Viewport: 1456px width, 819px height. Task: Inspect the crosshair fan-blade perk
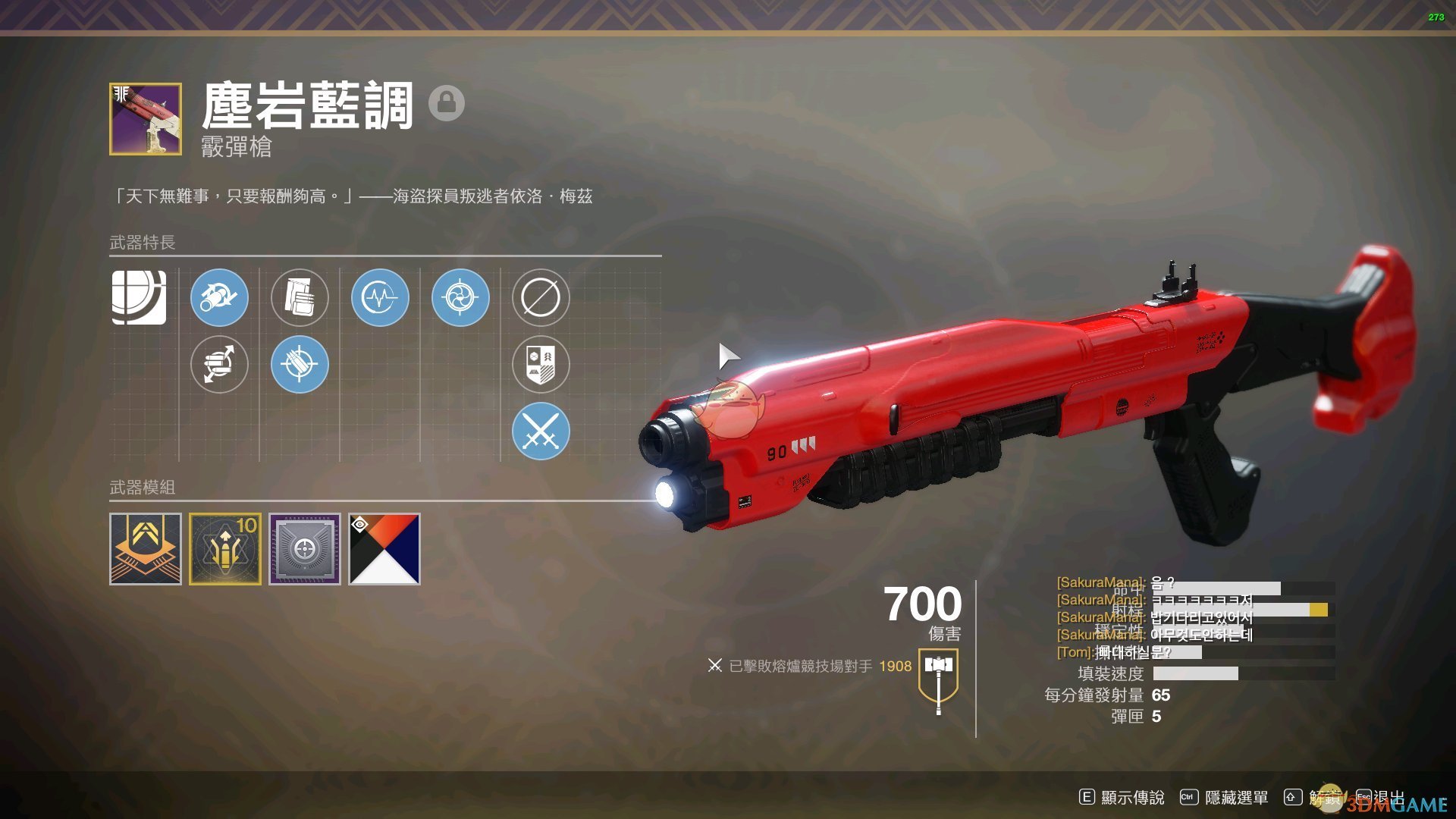click(460, 297)
